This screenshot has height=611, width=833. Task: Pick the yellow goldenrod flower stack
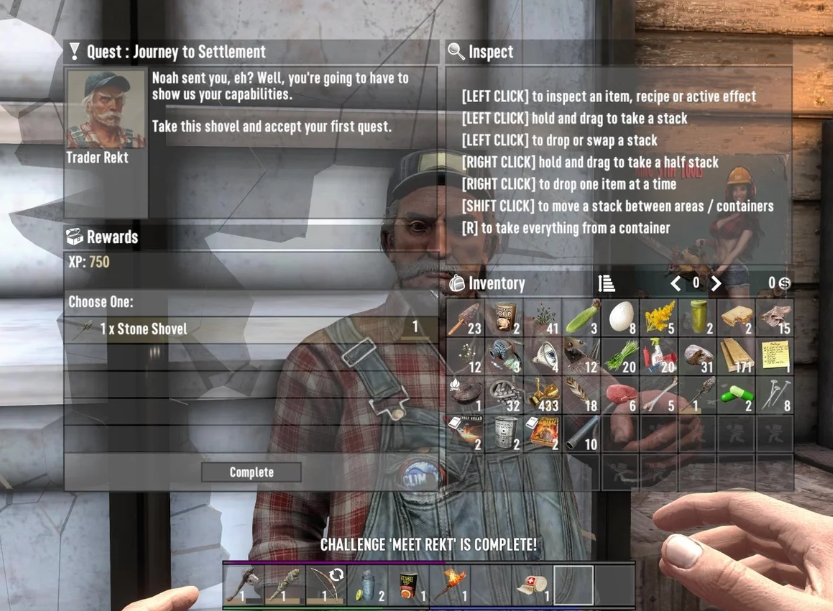click(x=659, y=318)
